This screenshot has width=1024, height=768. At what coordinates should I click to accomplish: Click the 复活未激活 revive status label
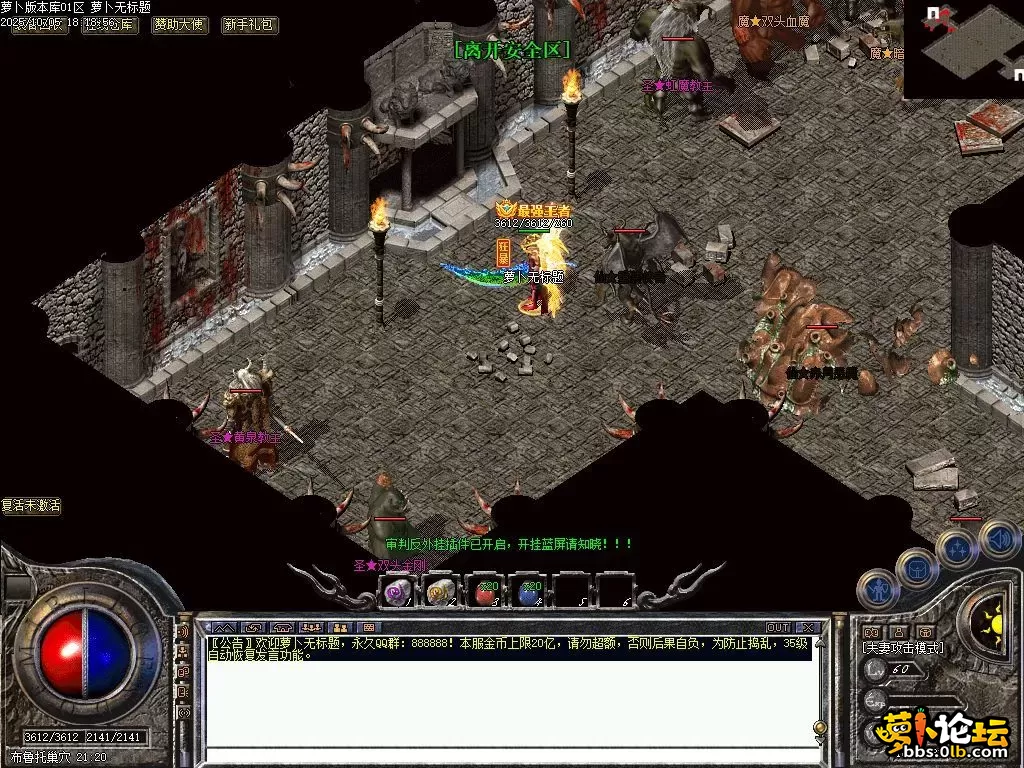(31, 506)
